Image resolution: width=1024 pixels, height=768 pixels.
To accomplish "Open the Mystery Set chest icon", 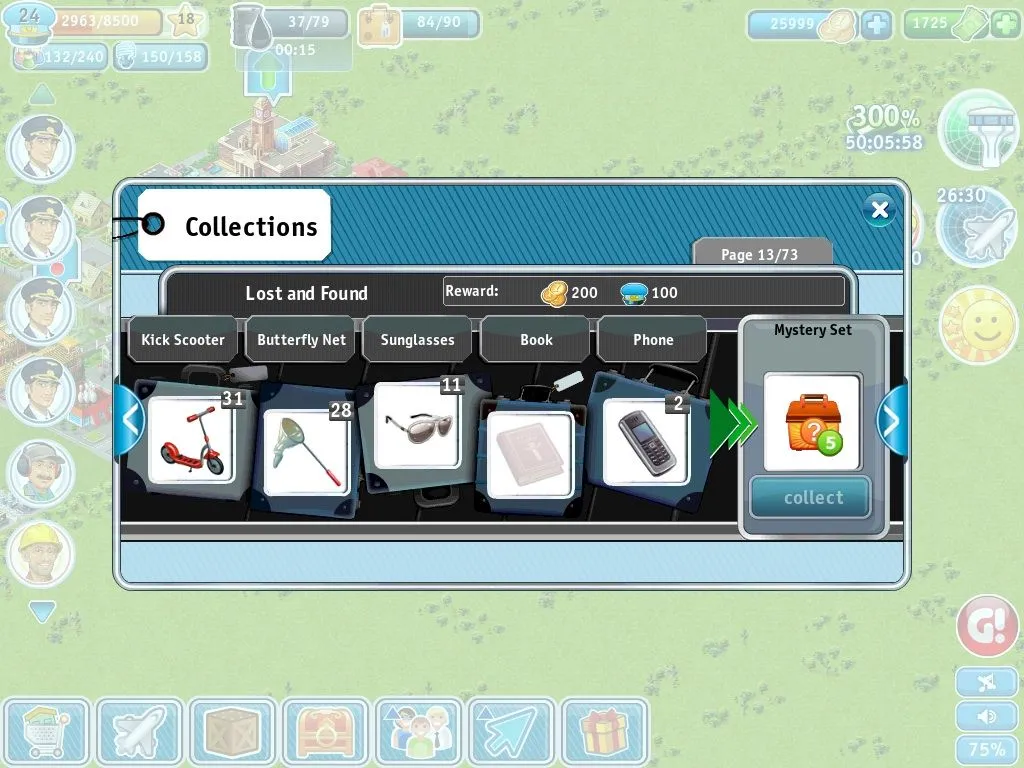I will point(811,422).
